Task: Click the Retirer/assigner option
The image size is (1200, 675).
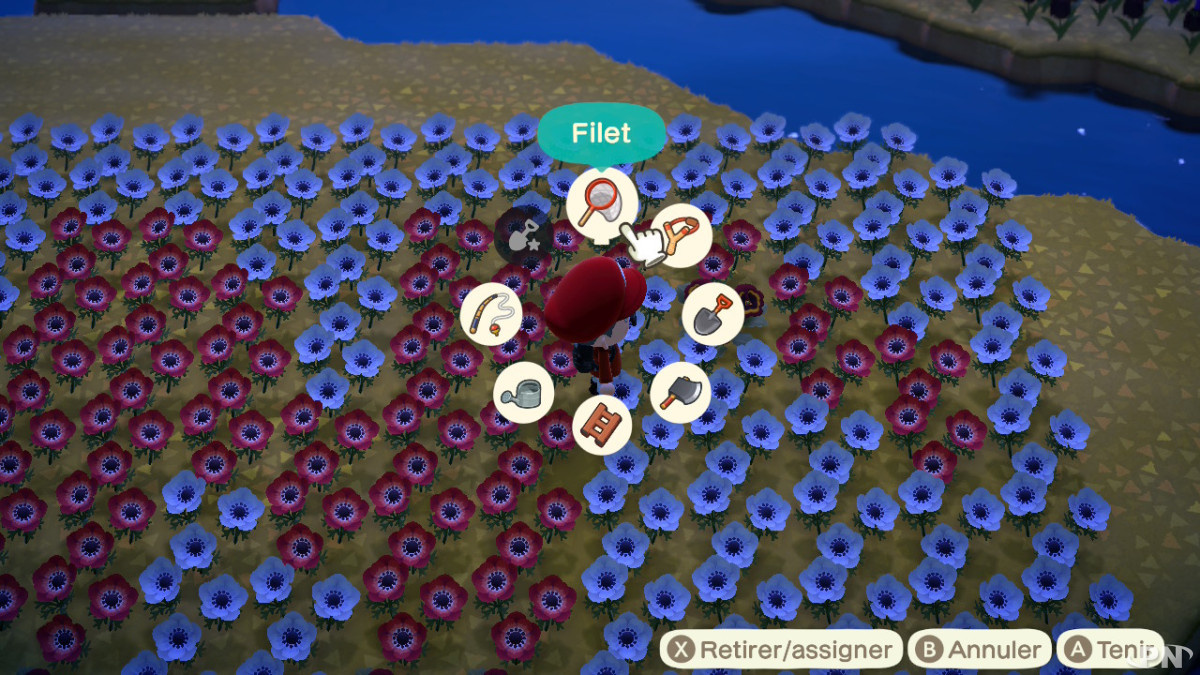Action: 781,649
